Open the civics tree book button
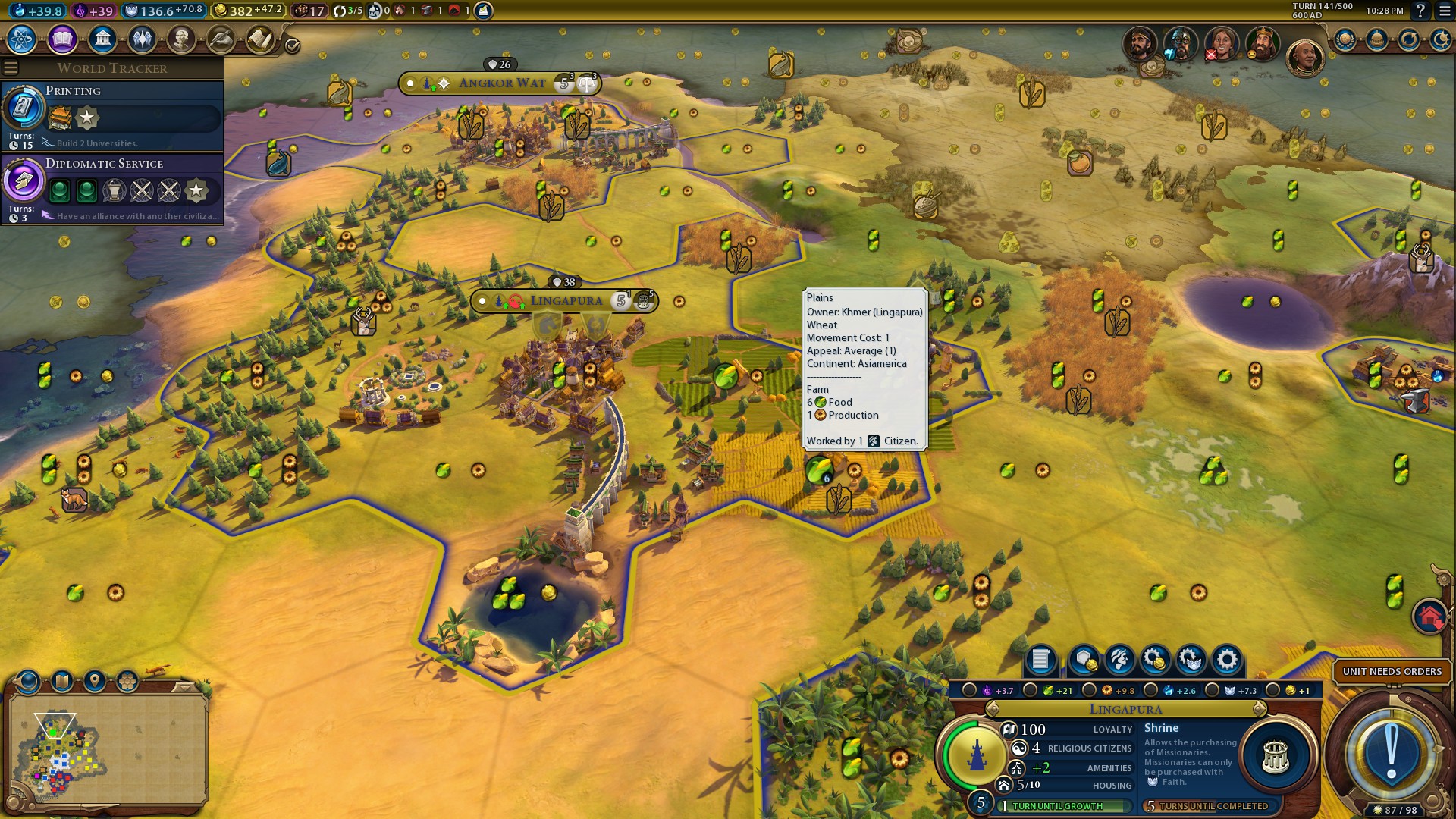Viewport: 1456px width, 819px height. click(x=62, y=39)
